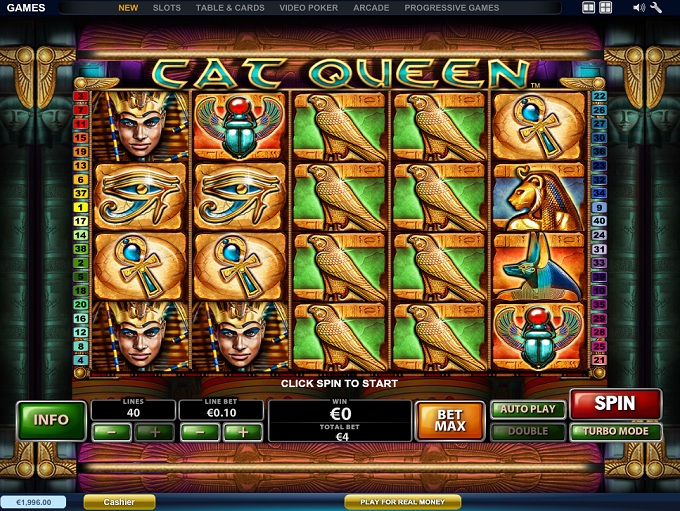680x511 pixels.
Task: Switch to the four-pane window layout
Action: [605, 8]
